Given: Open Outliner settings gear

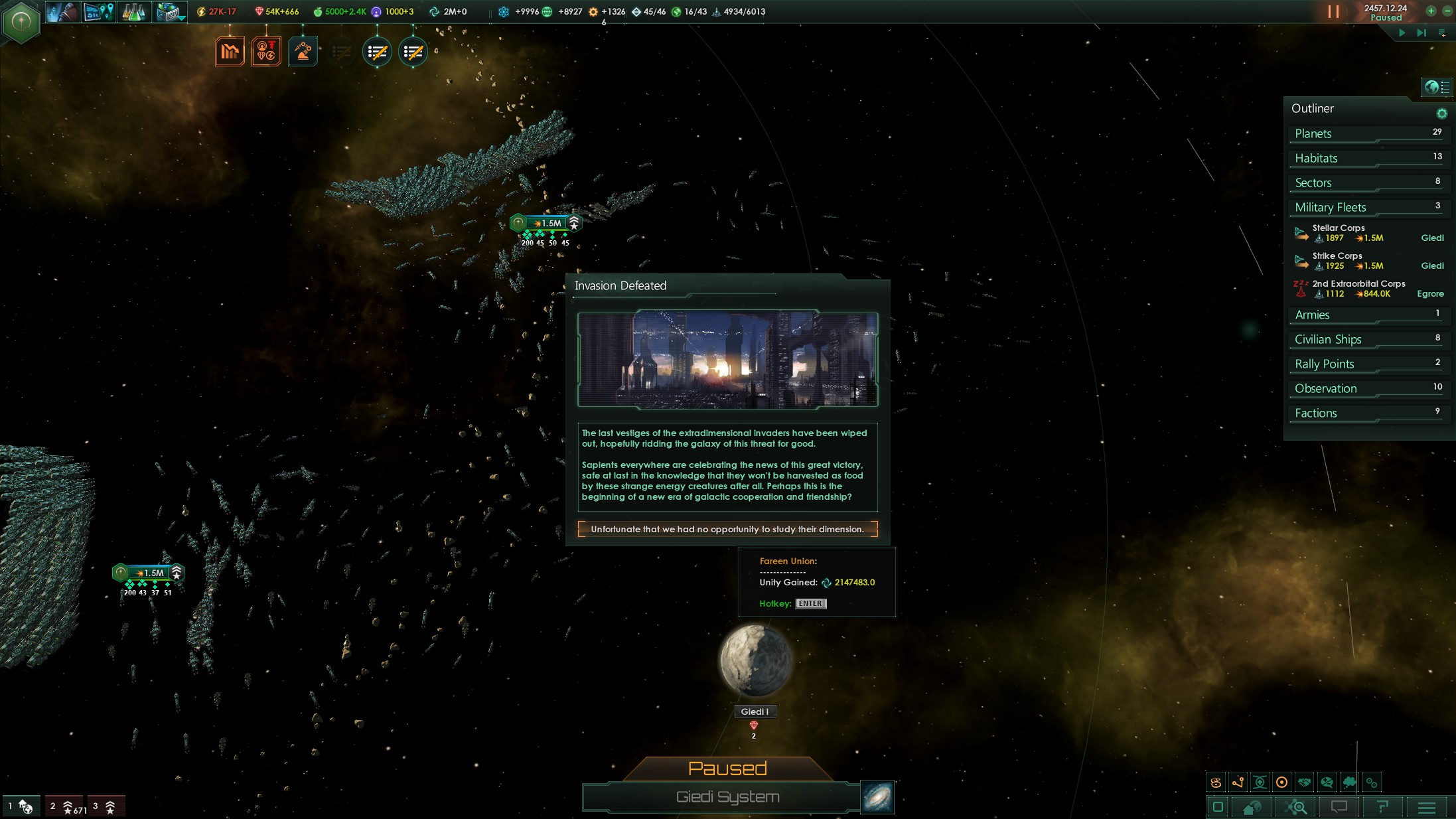Looking at the screenshot, I should click(x=1441, y=113).
